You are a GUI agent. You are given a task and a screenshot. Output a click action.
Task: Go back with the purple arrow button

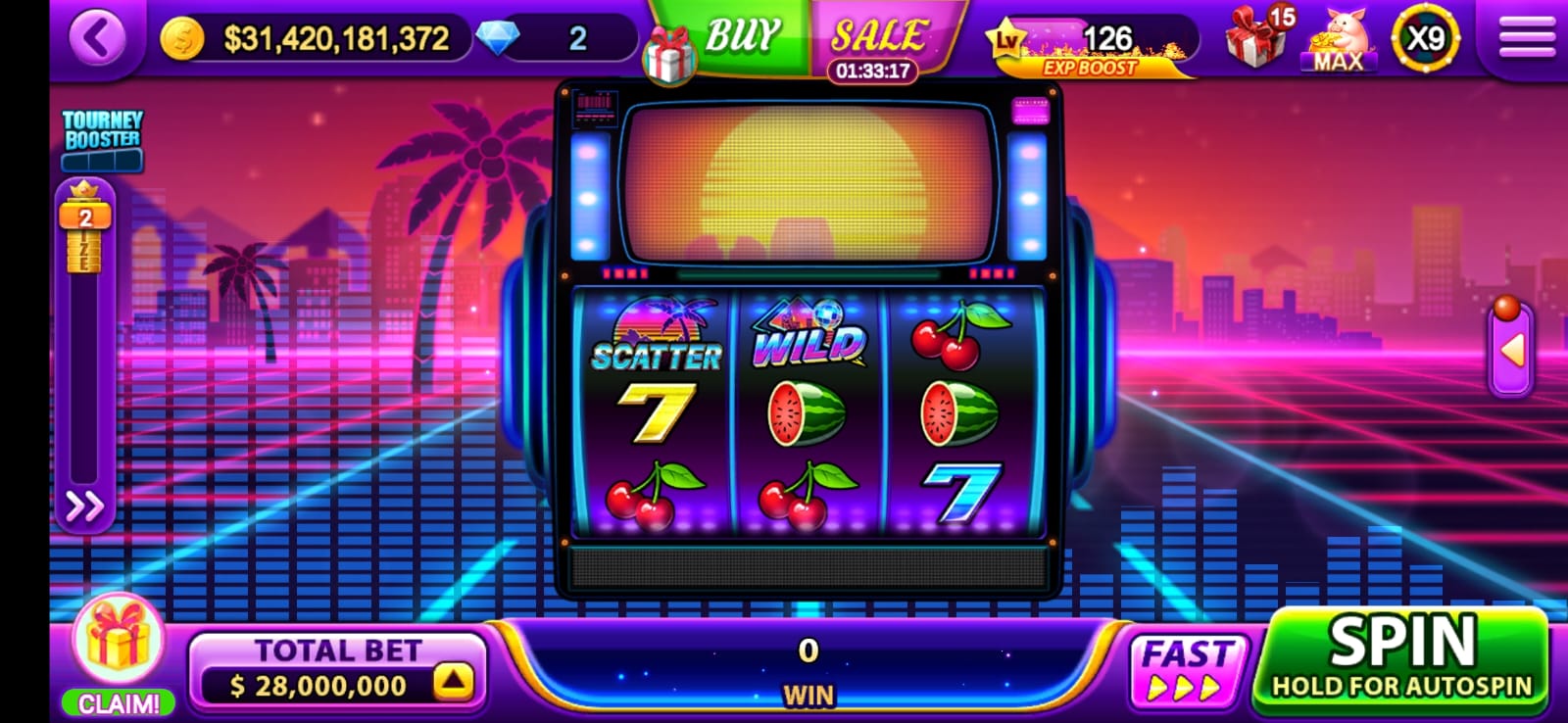97,38
